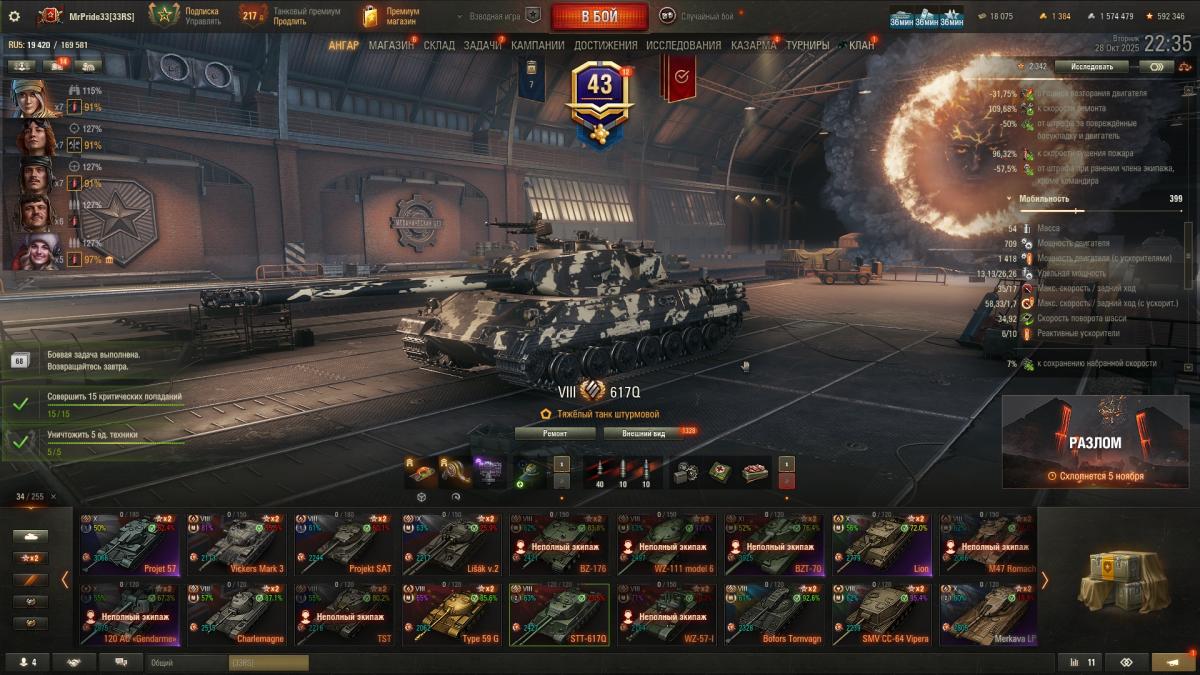The image size is (1200, 675).
Task: Open the КАМПАНИИ tab
Action: pos(537,45)
